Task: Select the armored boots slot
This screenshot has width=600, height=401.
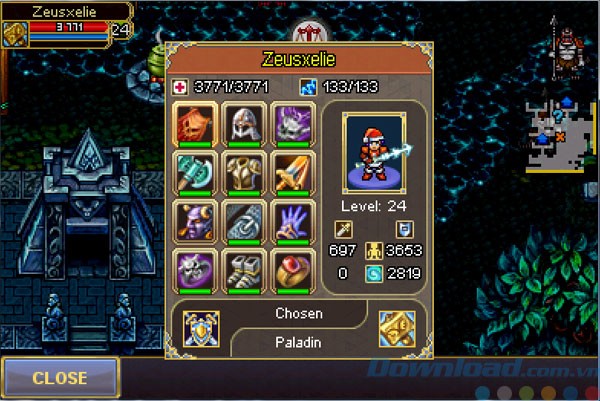Action: click(245, 271)
